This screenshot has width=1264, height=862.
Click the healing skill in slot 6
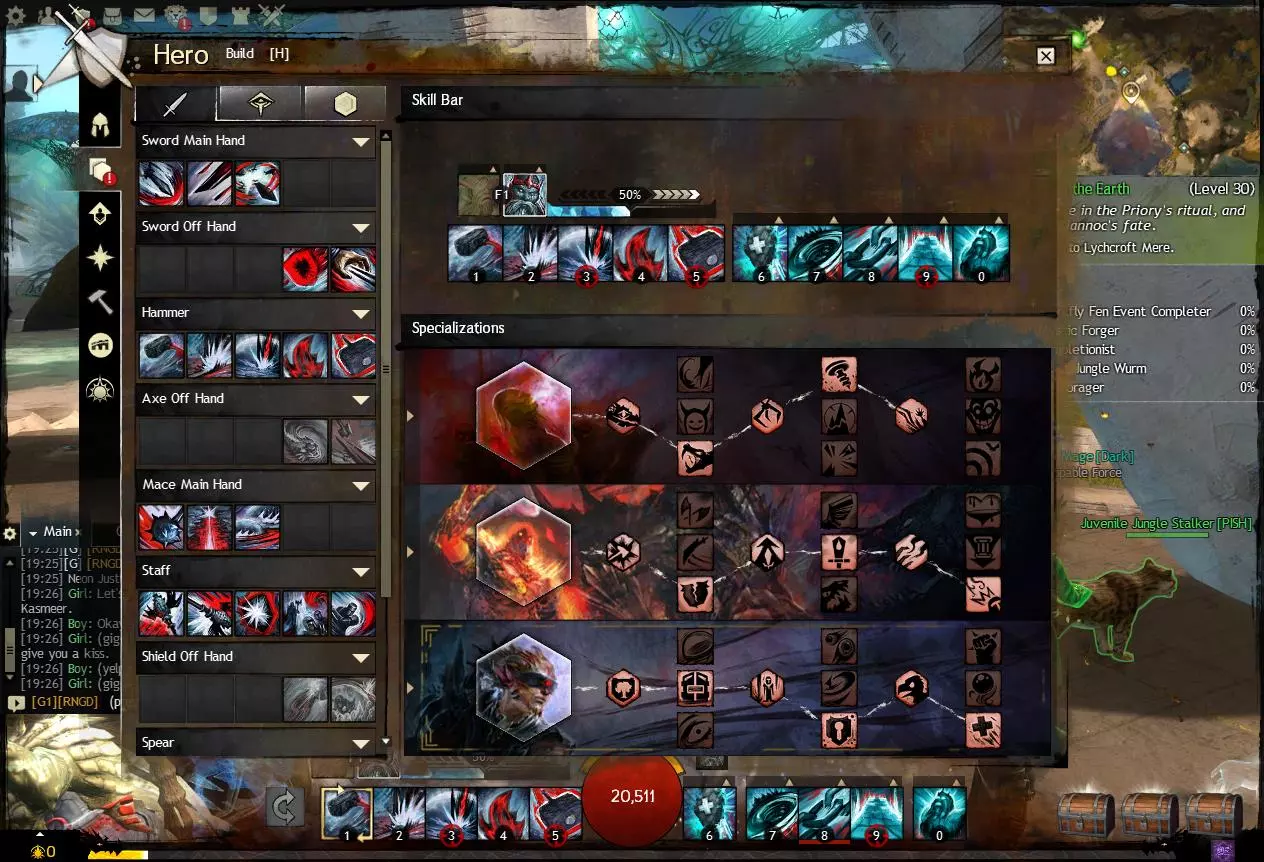click(x=760, y=253)
